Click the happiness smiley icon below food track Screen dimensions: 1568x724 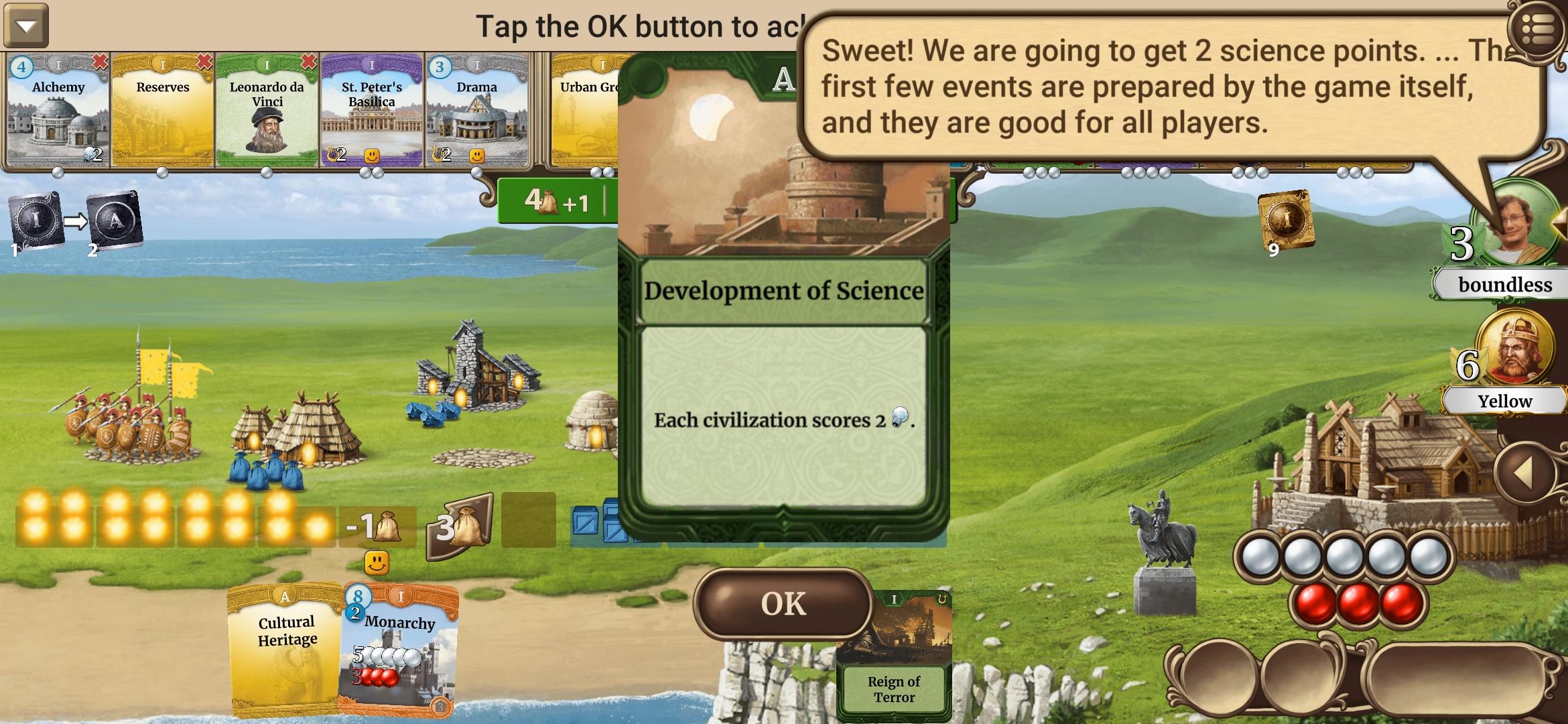[x=377, y=563]
